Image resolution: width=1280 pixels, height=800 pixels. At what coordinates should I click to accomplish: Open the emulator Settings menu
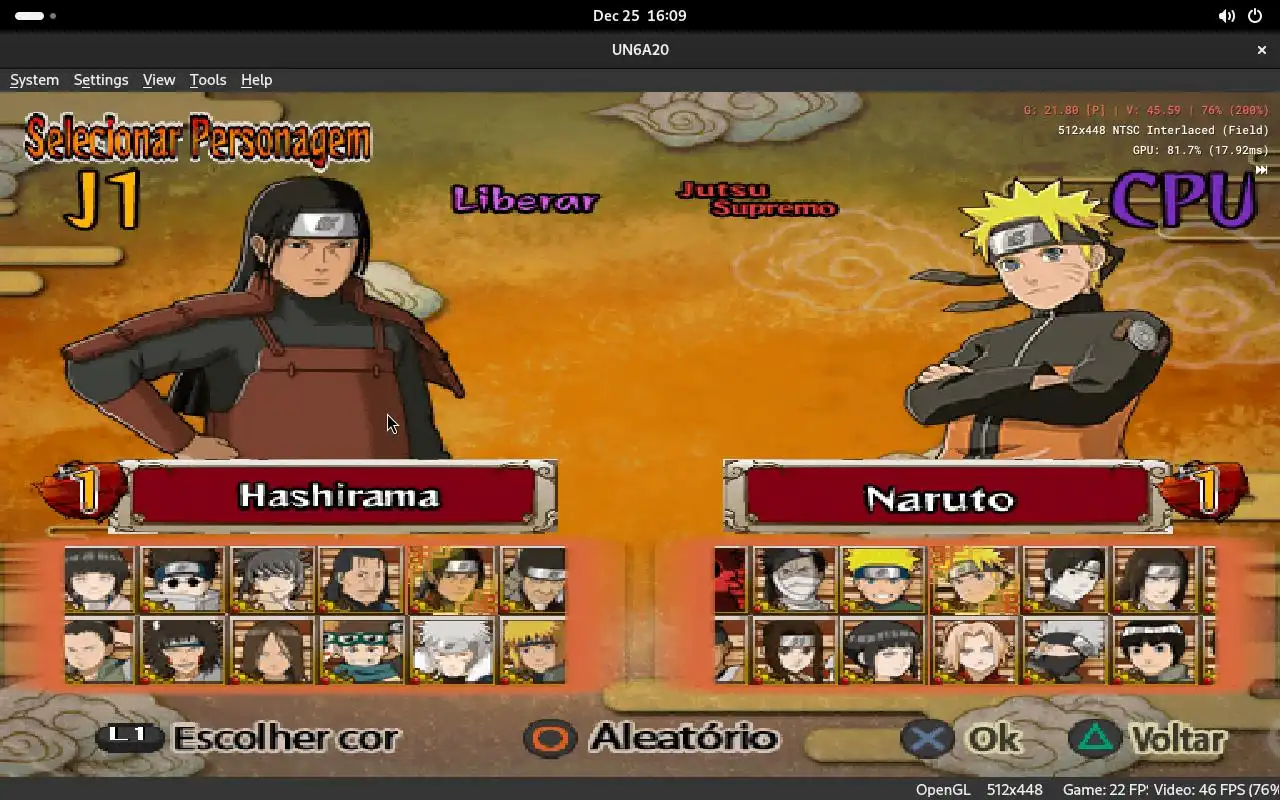(101, 80)
